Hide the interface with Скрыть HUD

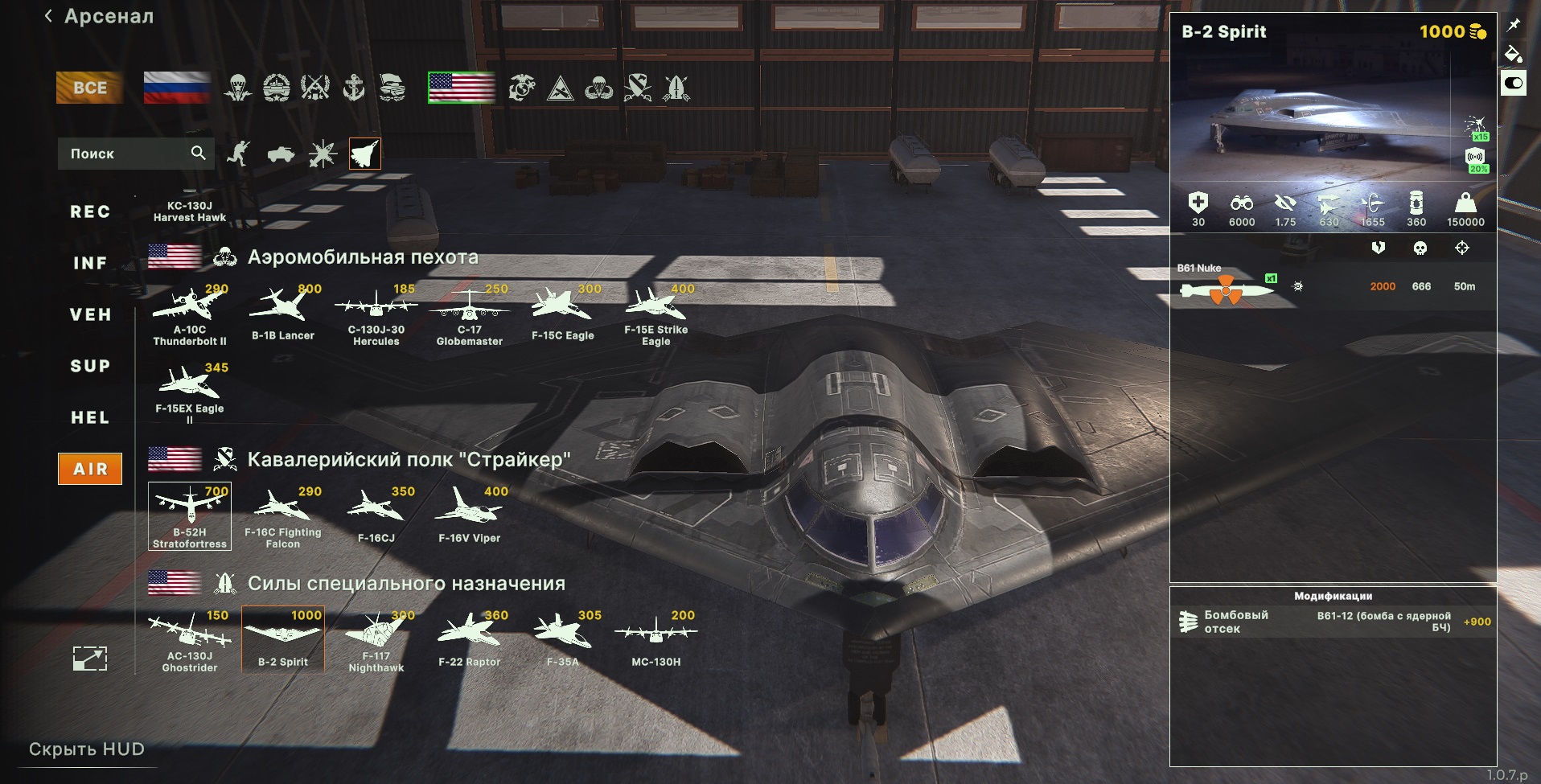[87, 749]
